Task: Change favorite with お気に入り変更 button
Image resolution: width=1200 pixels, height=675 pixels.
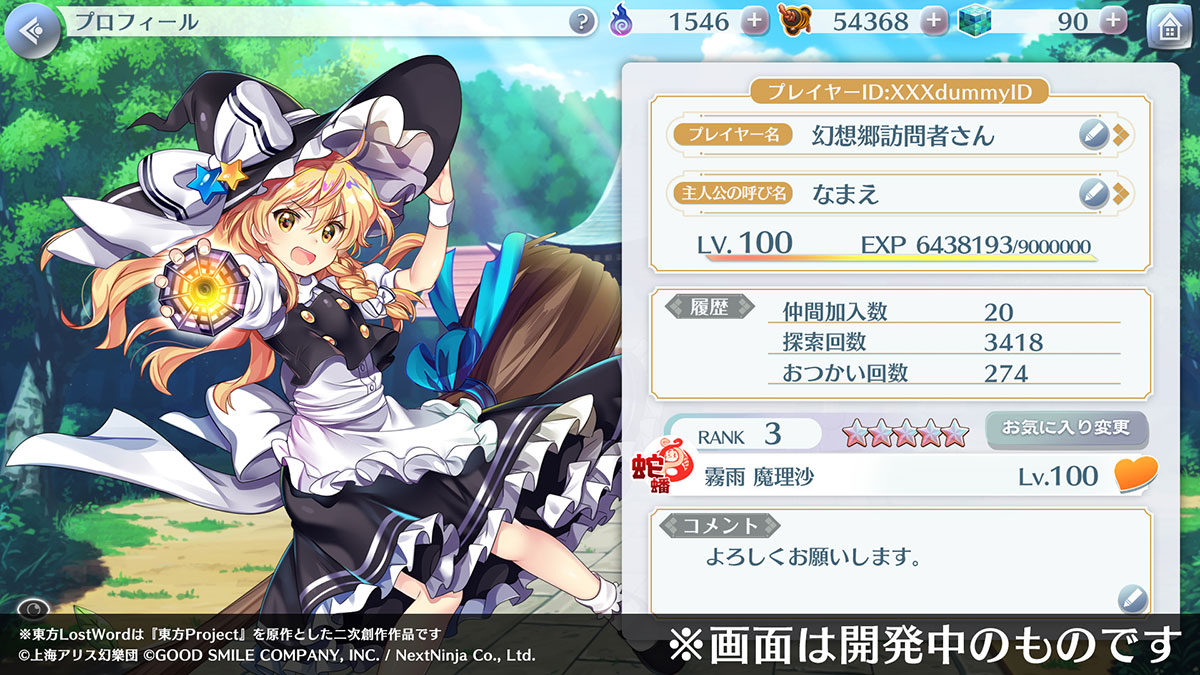Action: [1066, 429]
